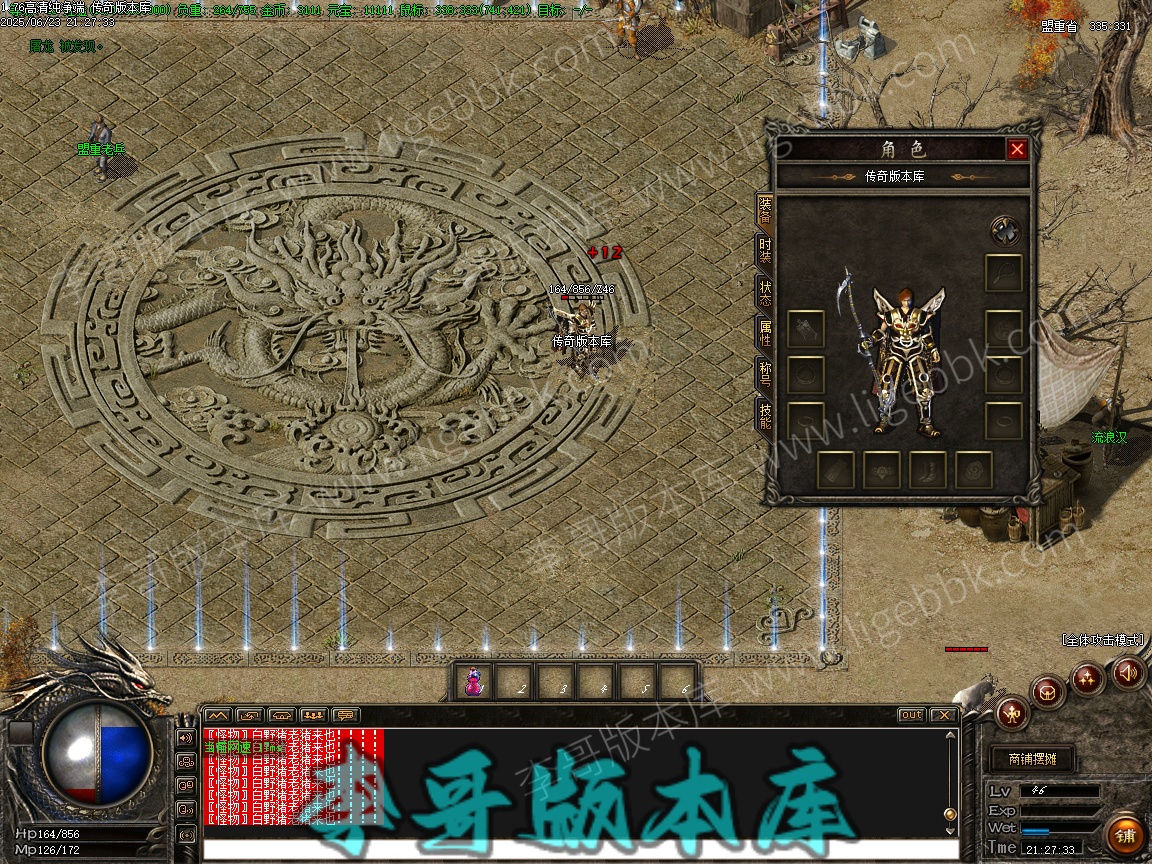Select the necklace equipment slot
Image resolution: width=1152 pixels, height=864 pixels.
[1004, 272]
